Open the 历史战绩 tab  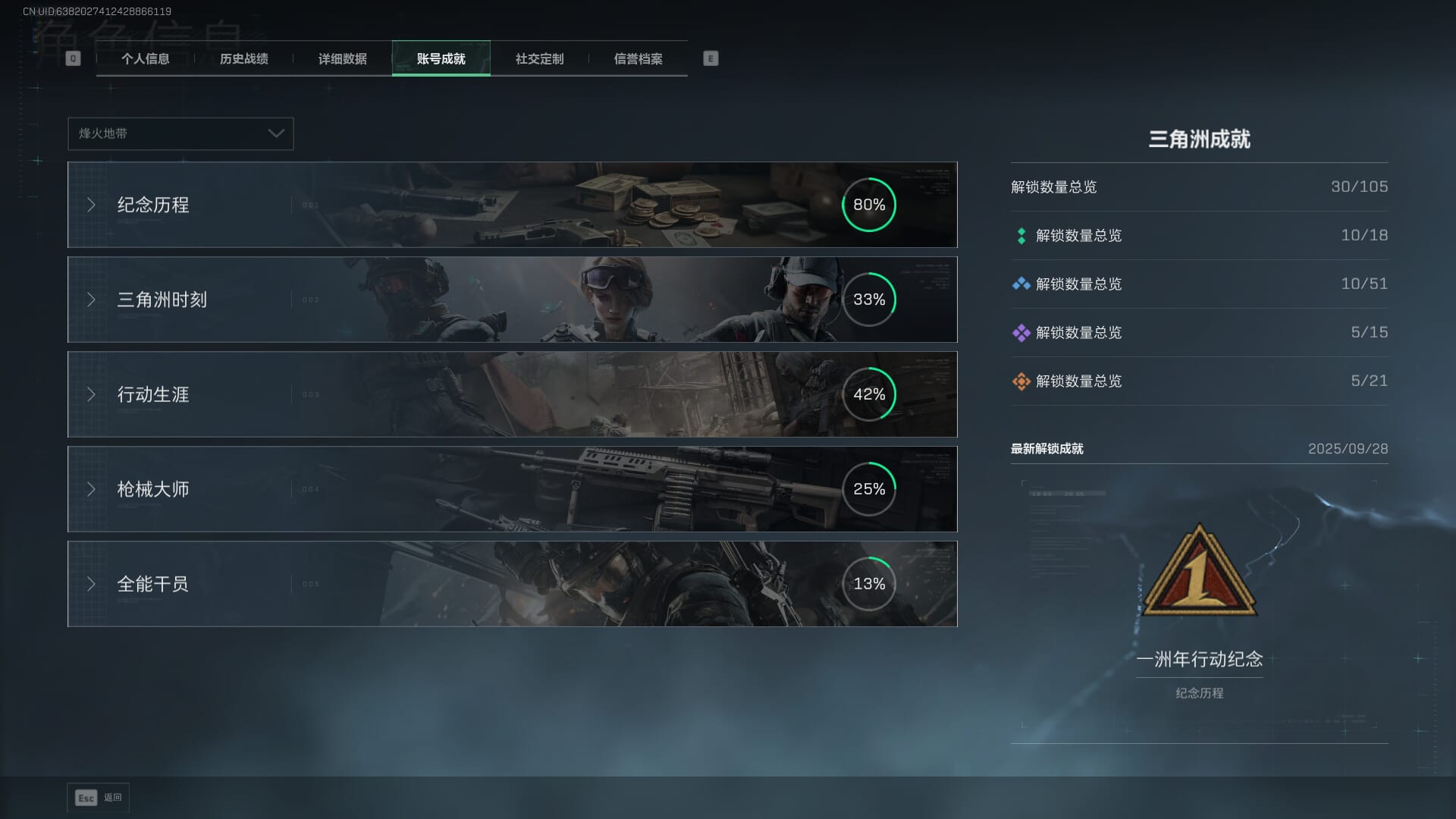(x=243, y=59)
